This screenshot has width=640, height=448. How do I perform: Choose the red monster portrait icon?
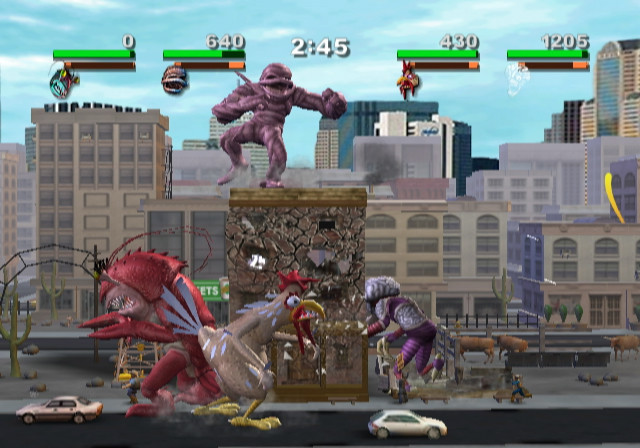click(x=408, y=80)
